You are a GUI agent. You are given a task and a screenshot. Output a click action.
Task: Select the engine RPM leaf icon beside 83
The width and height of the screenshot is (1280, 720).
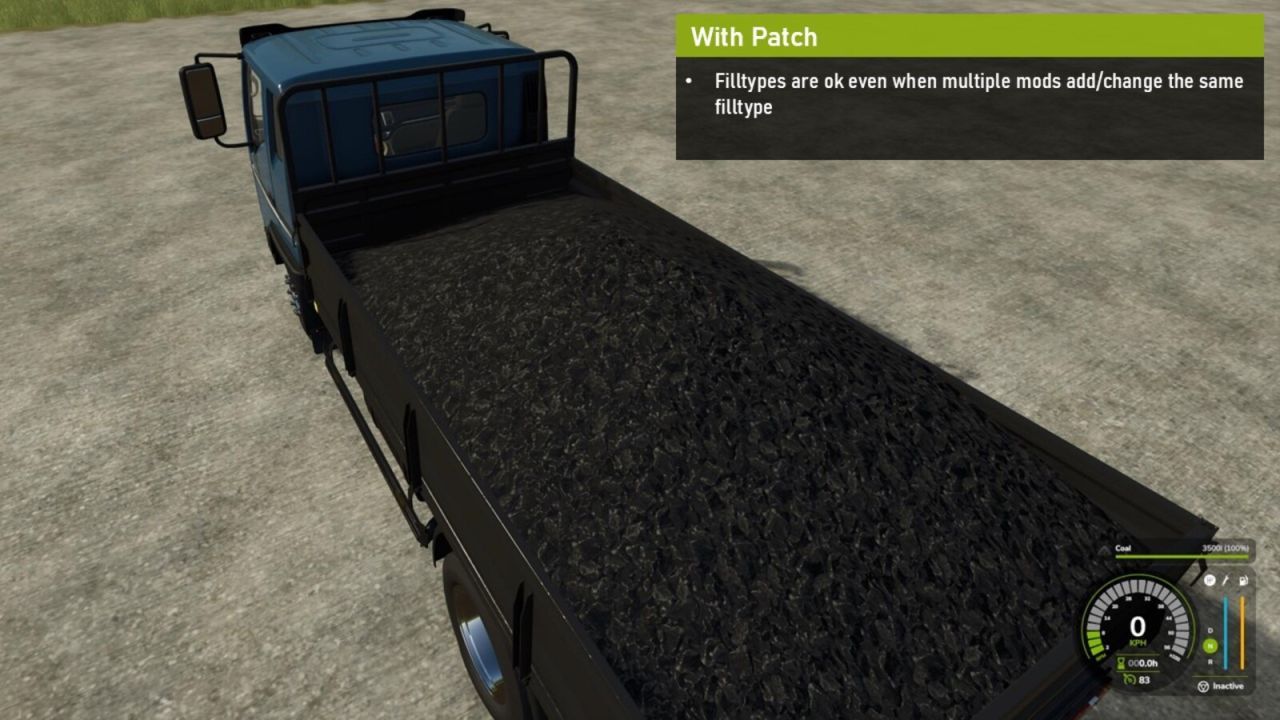coord(1127,680)
